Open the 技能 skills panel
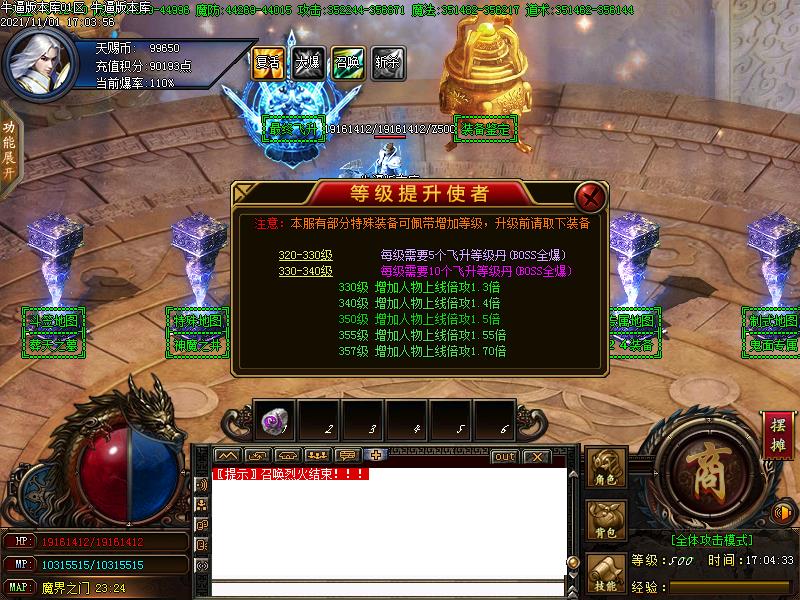The image size is (800, 600). pyautogui.click(x=606, y=574)
